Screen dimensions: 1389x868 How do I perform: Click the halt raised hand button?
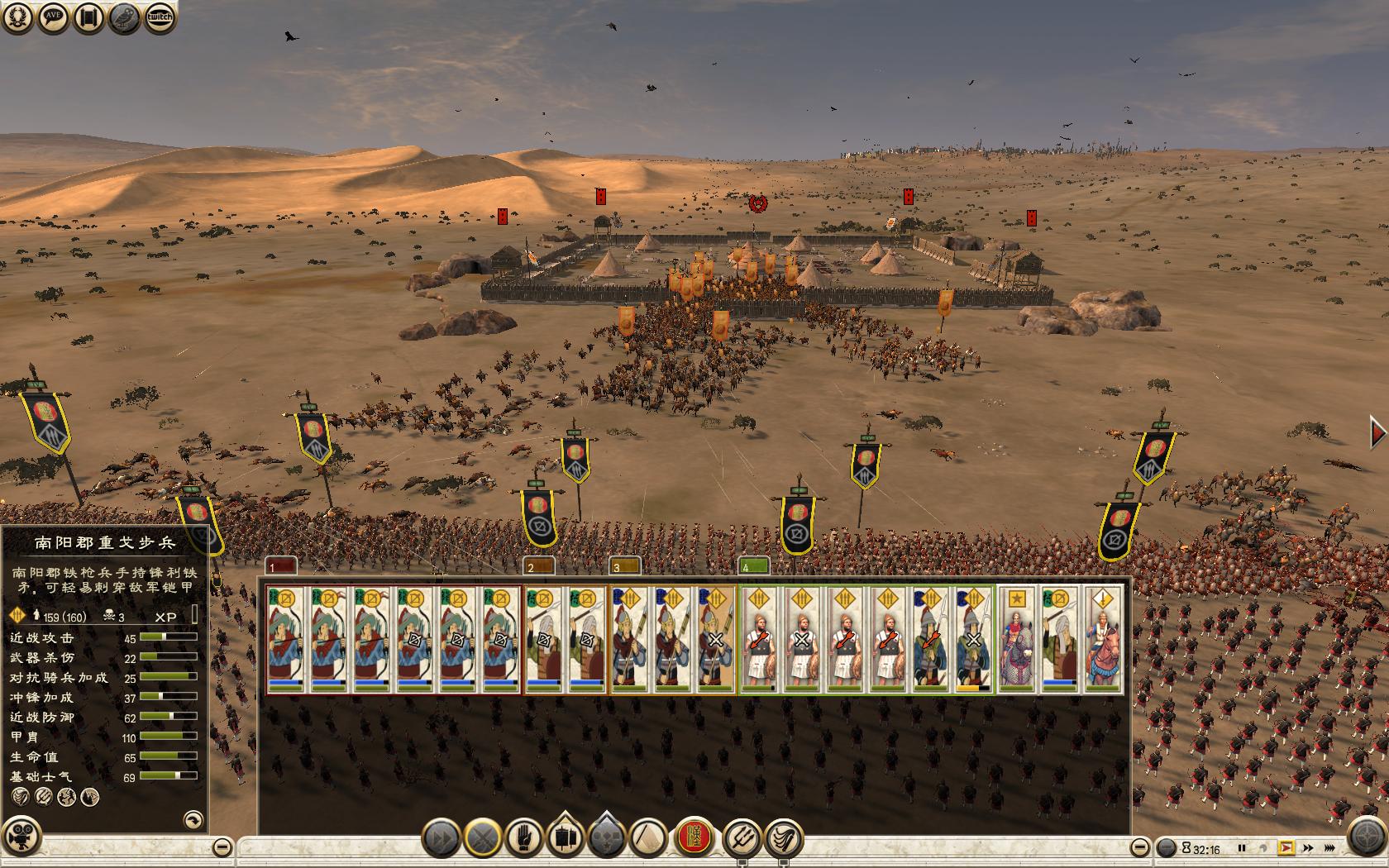tap(524, 838)
